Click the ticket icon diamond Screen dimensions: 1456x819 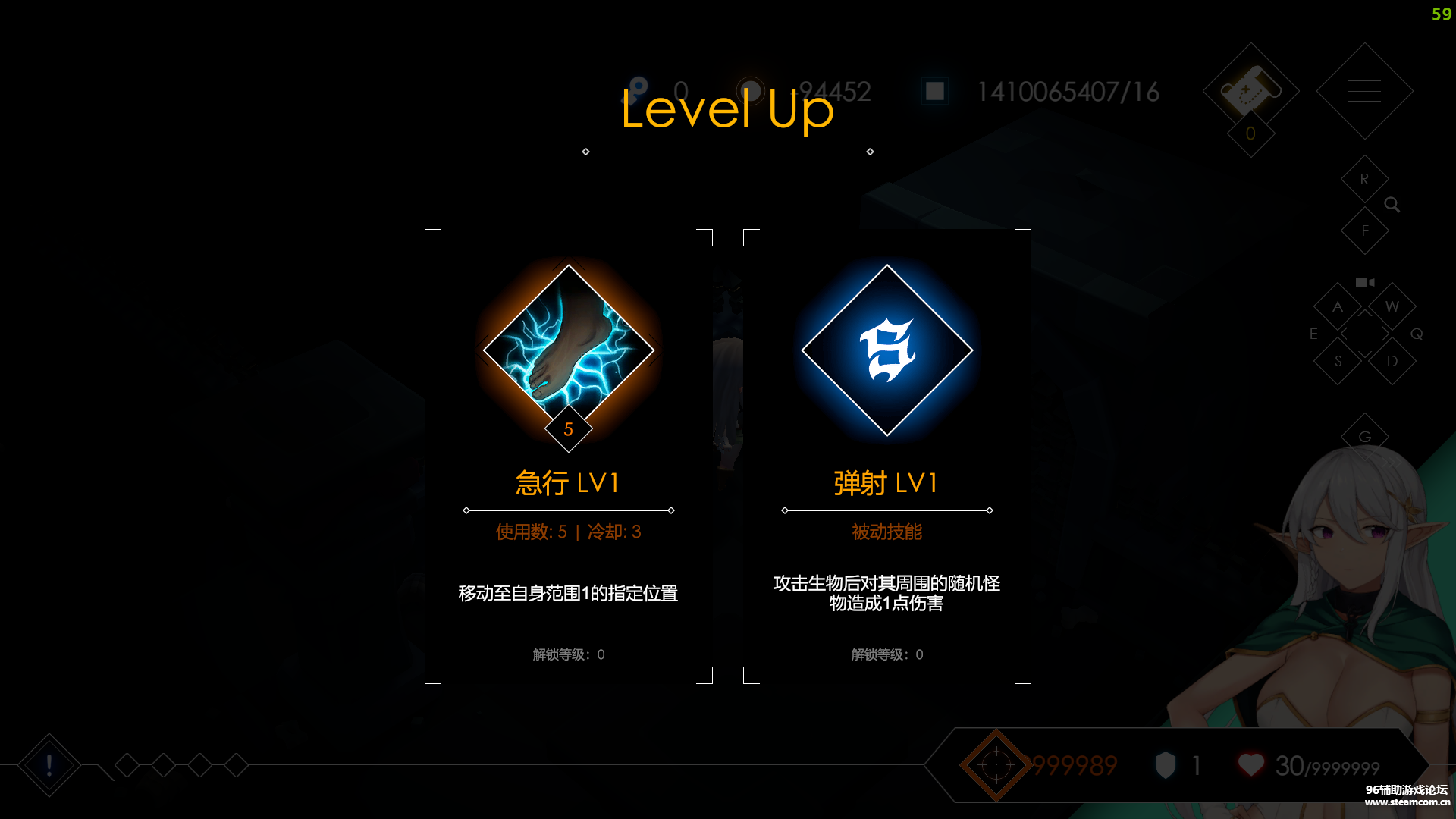tap(1250, 91)
